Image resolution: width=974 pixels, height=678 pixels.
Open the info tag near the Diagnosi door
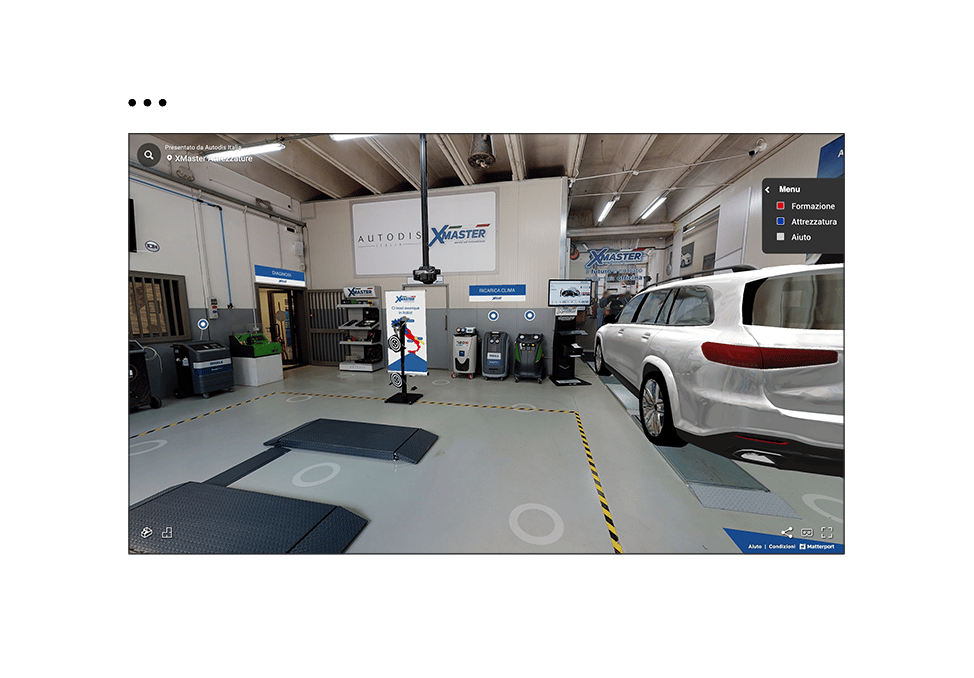coord(203,324)
